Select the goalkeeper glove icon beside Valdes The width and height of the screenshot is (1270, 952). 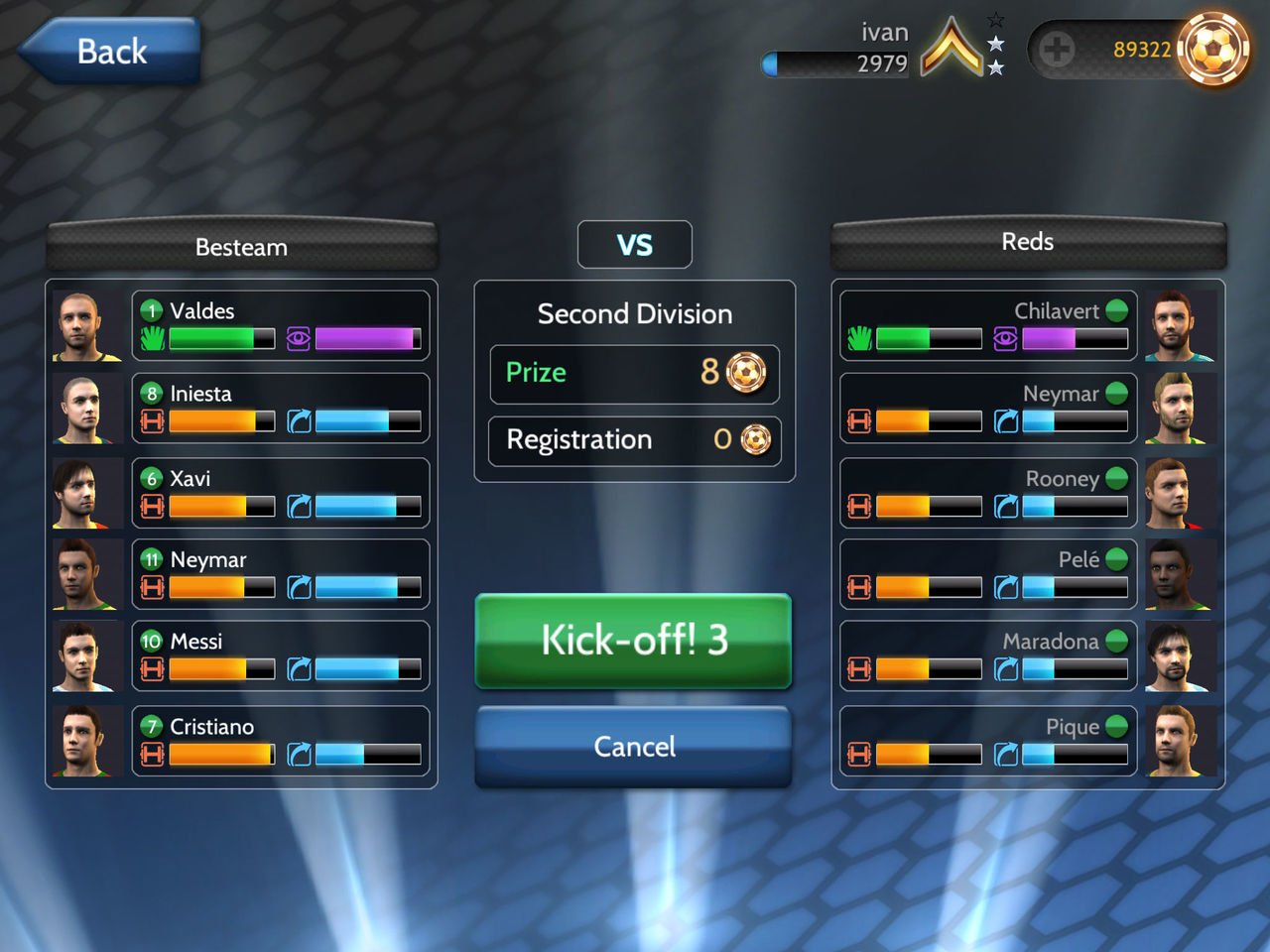tap(151, 338)
